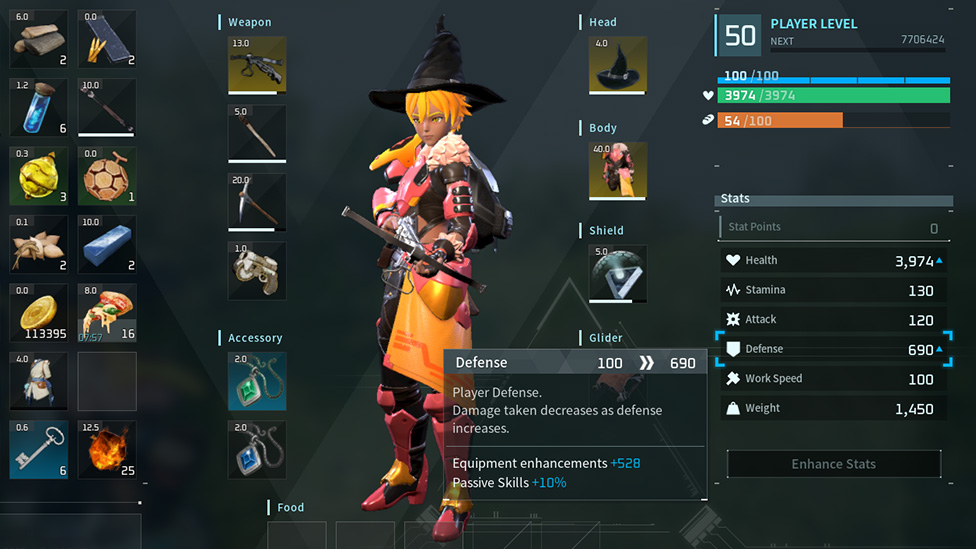
Task: Pick the cloth outfit in inventory
Action: point(39,381)
